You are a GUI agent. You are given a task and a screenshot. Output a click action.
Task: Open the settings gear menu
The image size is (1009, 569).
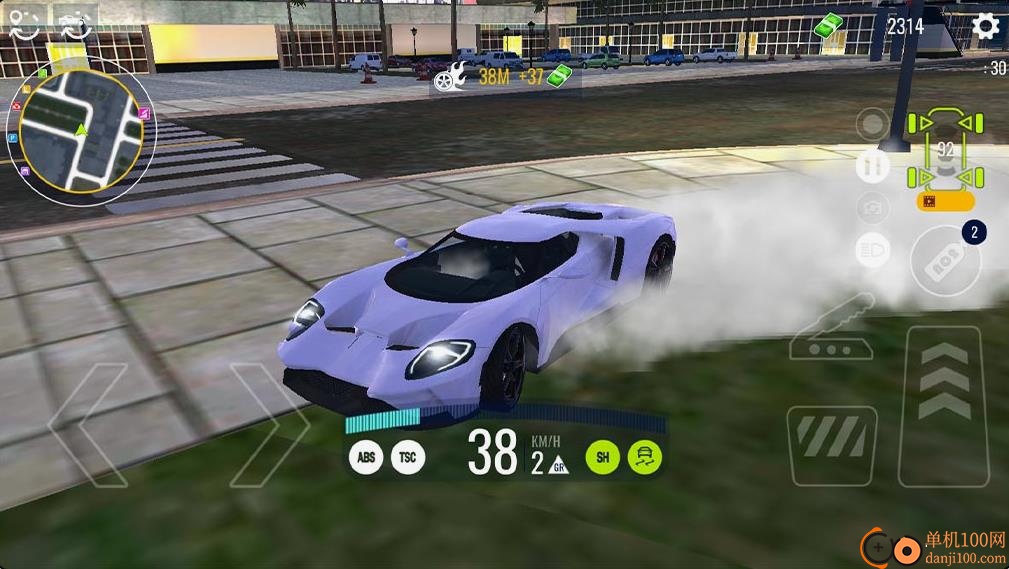click(x=986, y=26)
